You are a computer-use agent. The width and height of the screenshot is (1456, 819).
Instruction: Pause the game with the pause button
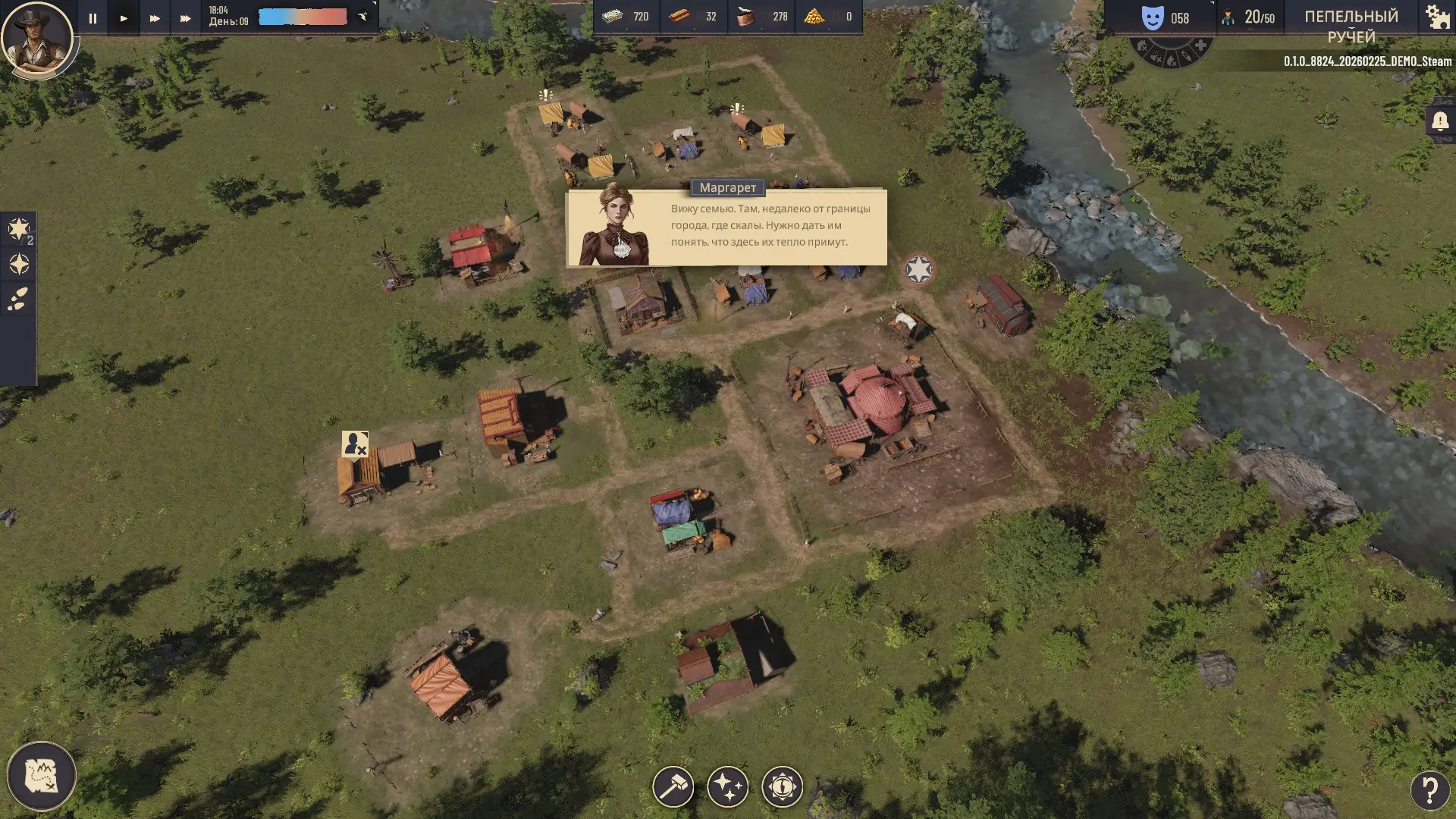coord(93,18)
